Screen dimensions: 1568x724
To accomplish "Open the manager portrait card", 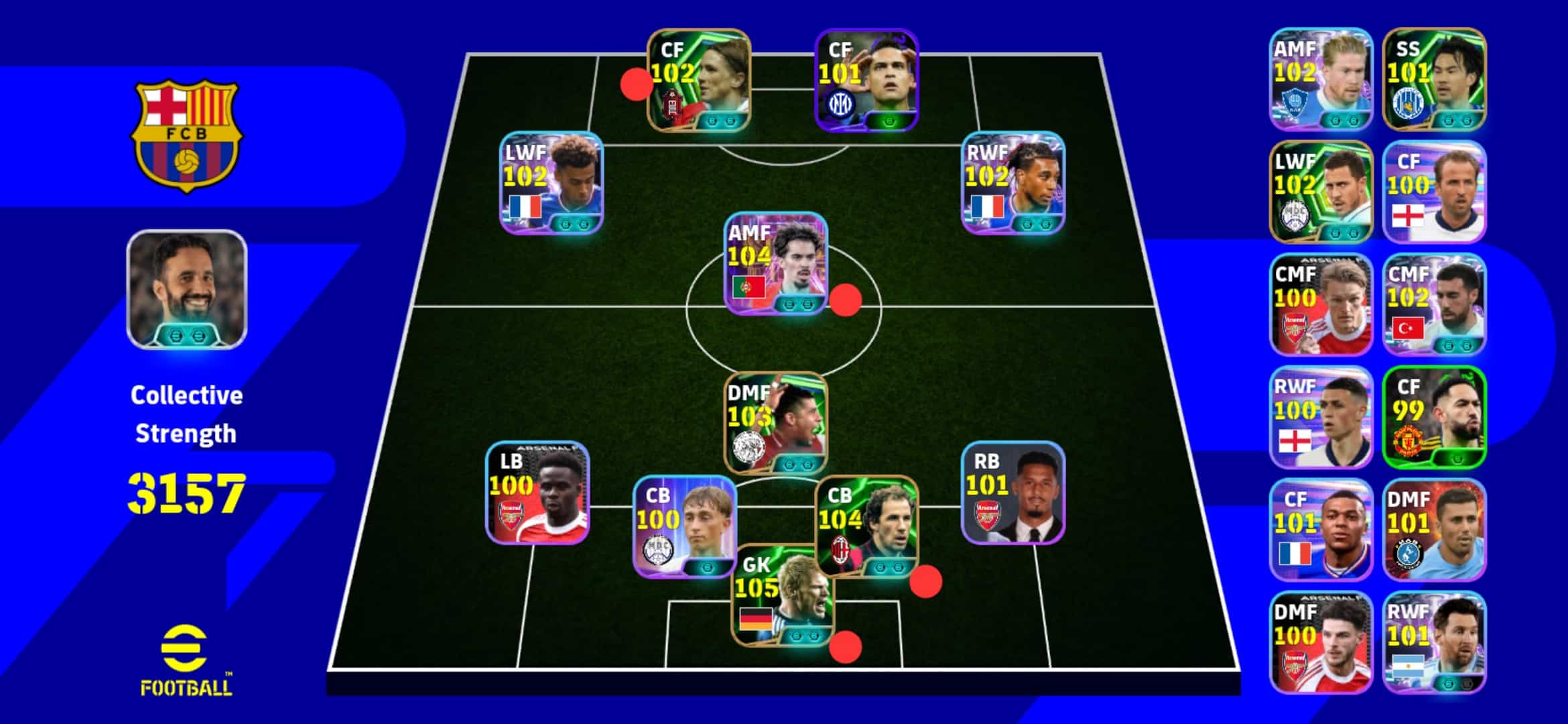I will [x=187, y=290].
